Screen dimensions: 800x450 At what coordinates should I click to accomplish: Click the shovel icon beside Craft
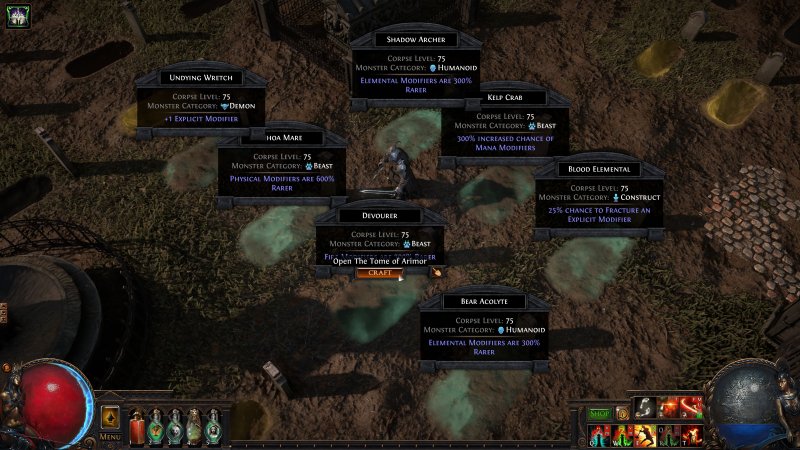tap(436, 272)
